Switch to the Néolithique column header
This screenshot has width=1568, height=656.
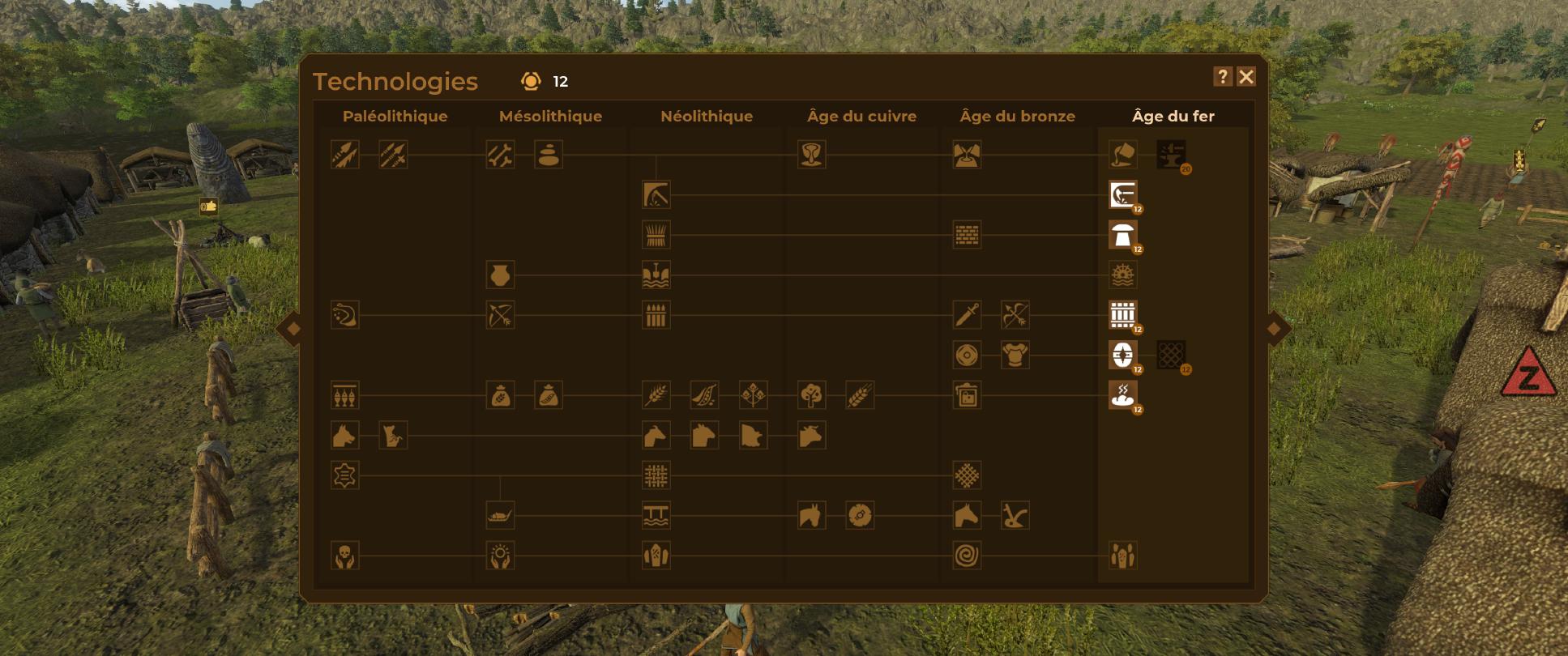click(x=706, y=116)
